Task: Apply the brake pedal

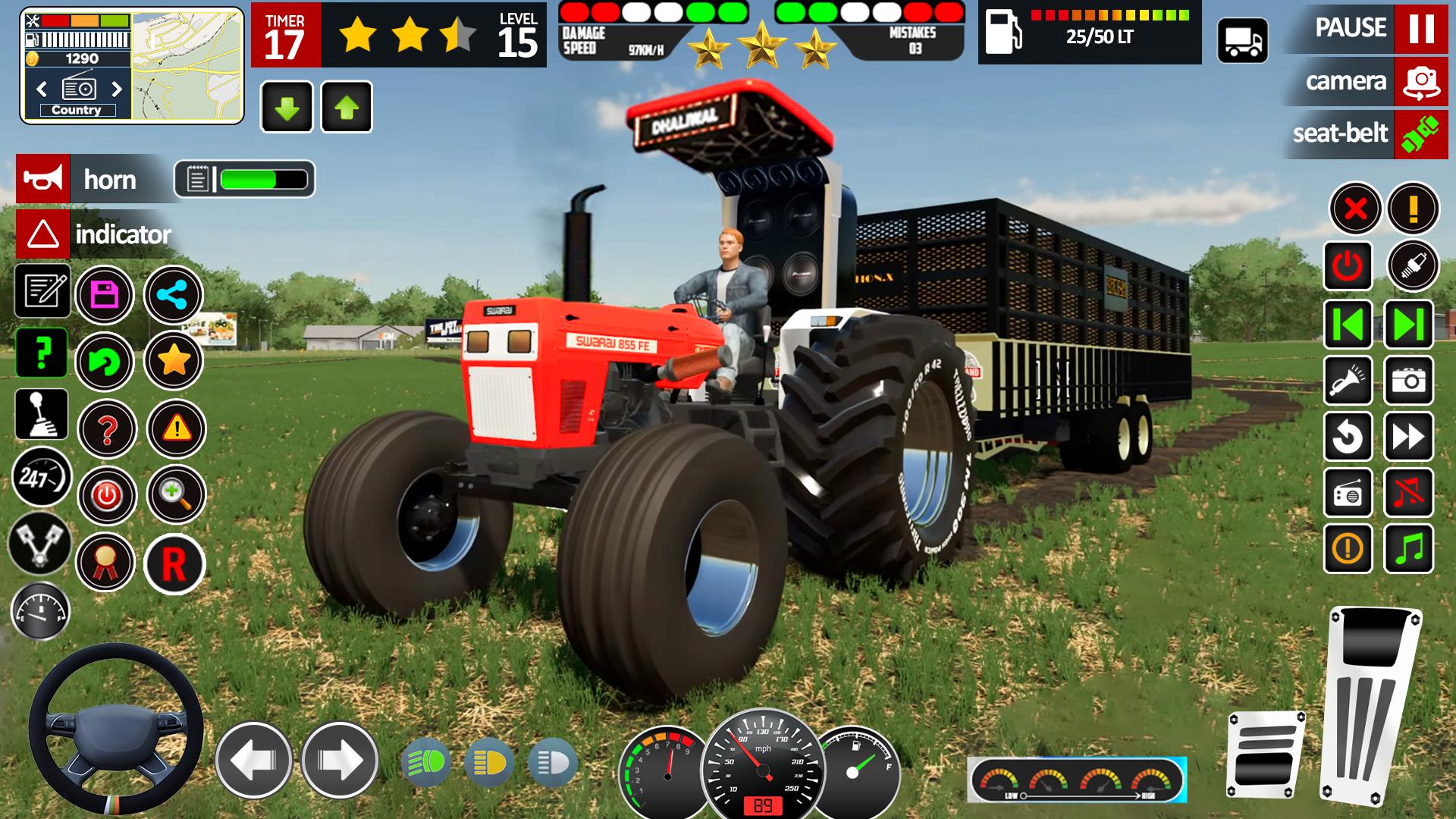Action: [x=1265, y=755]
